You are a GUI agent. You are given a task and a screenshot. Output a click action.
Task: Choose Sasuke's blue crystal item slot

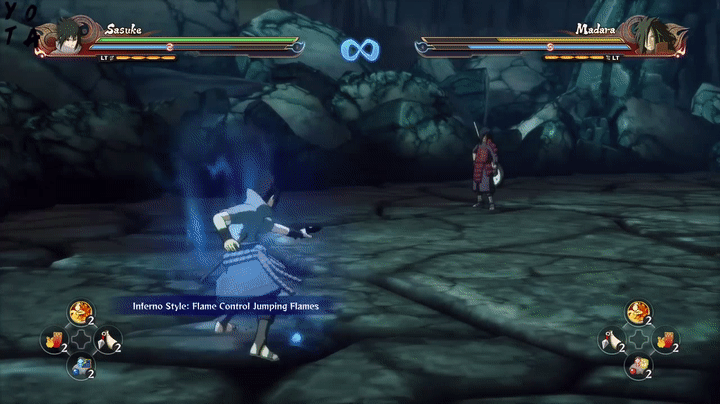point(81,367)
